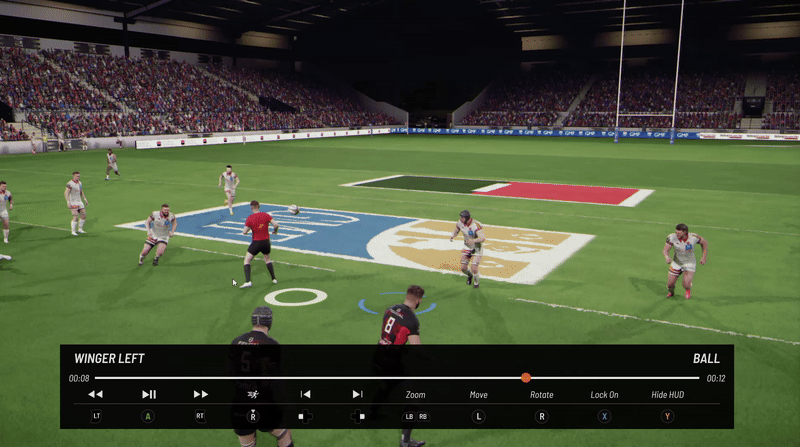Select the Move camera option
The height and width of the screenshot is (447, 800).
click(x=479, y=395)
